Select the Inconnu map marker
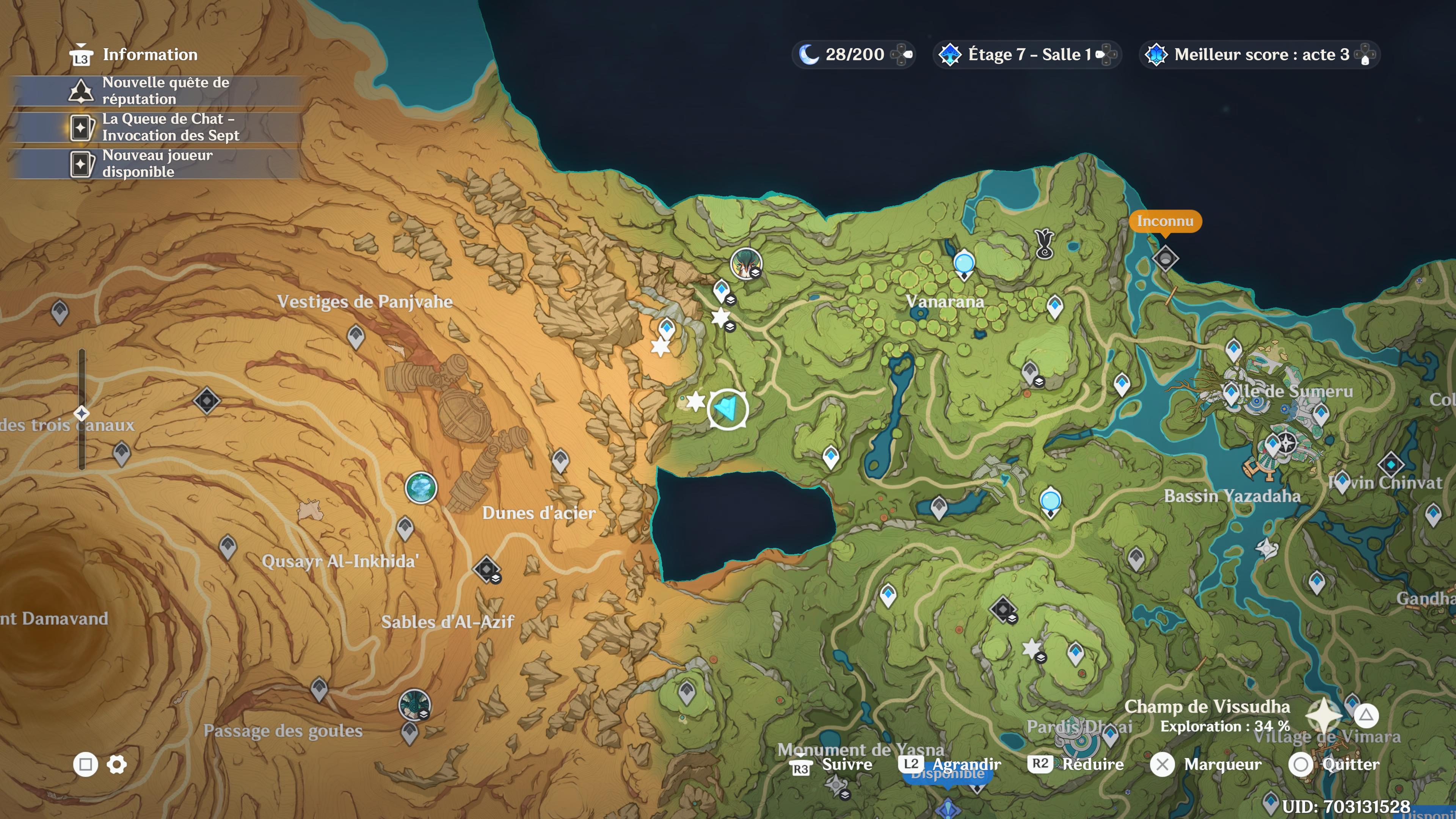This screenshot has height=819, width=1456. coord(1165,259)
